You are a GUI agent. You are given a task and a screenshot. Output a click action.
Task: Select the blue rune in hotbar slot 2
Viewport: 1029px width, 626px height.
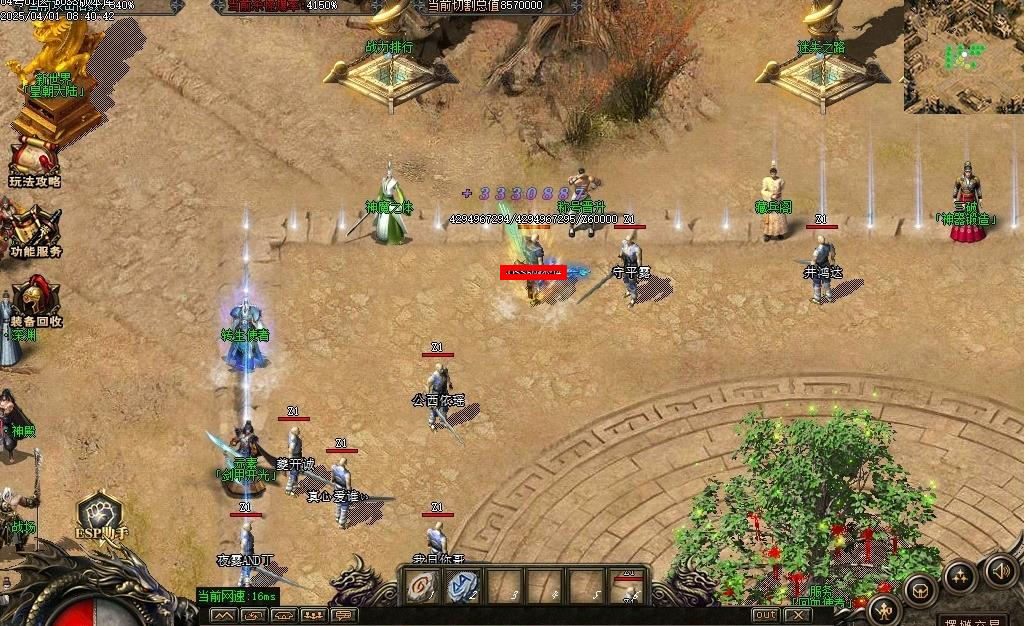[x=463, y=587]
